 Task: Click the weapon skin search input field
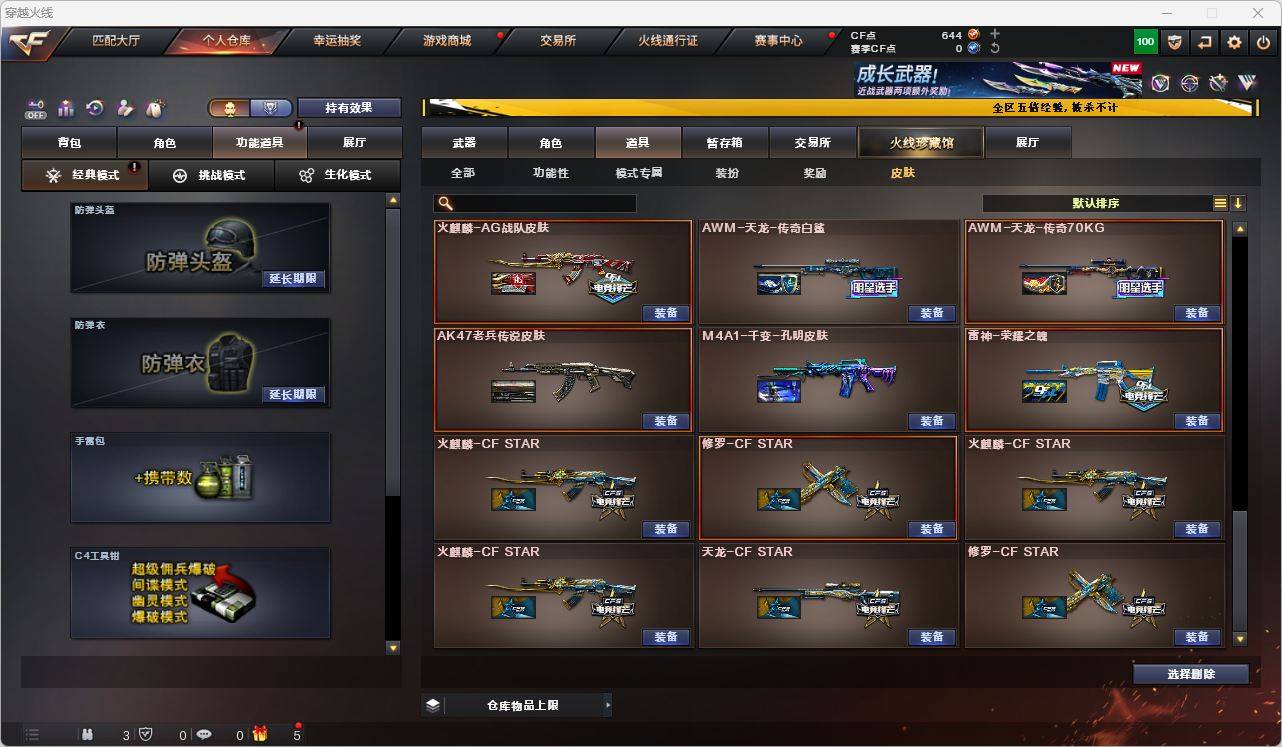(x=545, y=203)
